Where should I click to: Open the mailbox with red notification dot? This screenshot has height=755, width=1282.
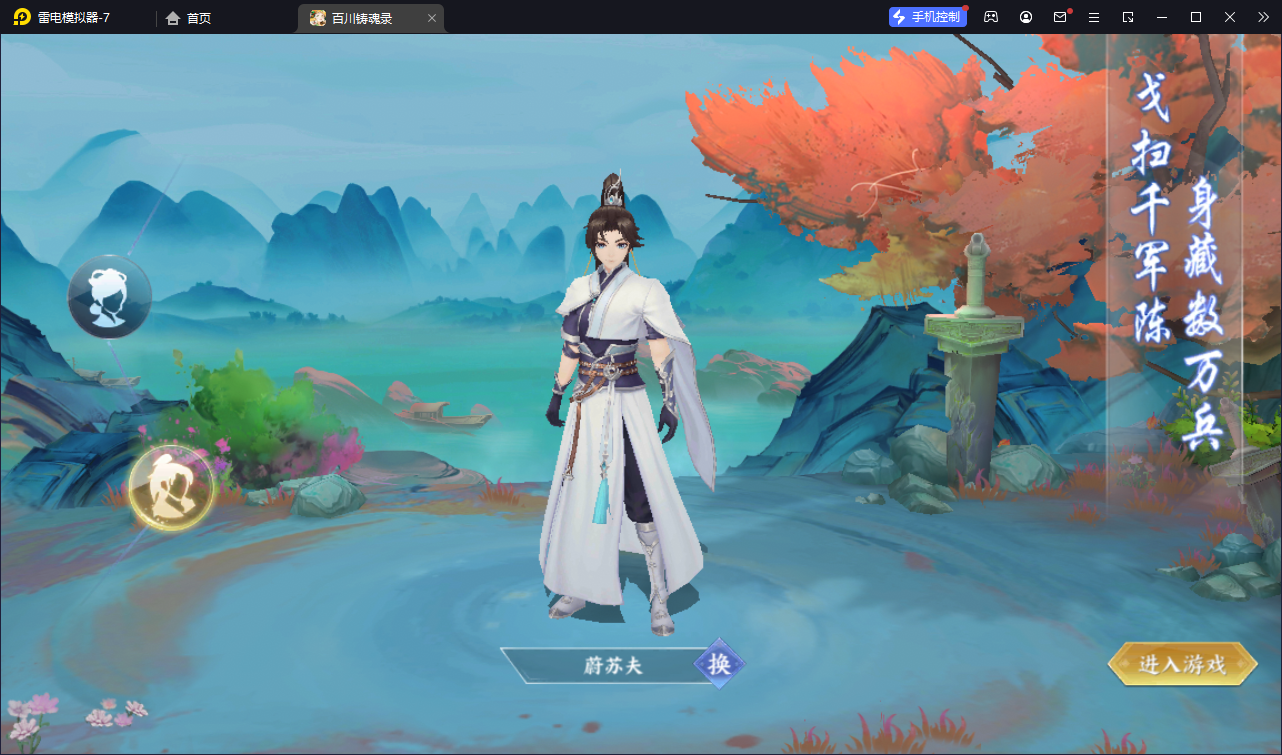[1060, 17]
